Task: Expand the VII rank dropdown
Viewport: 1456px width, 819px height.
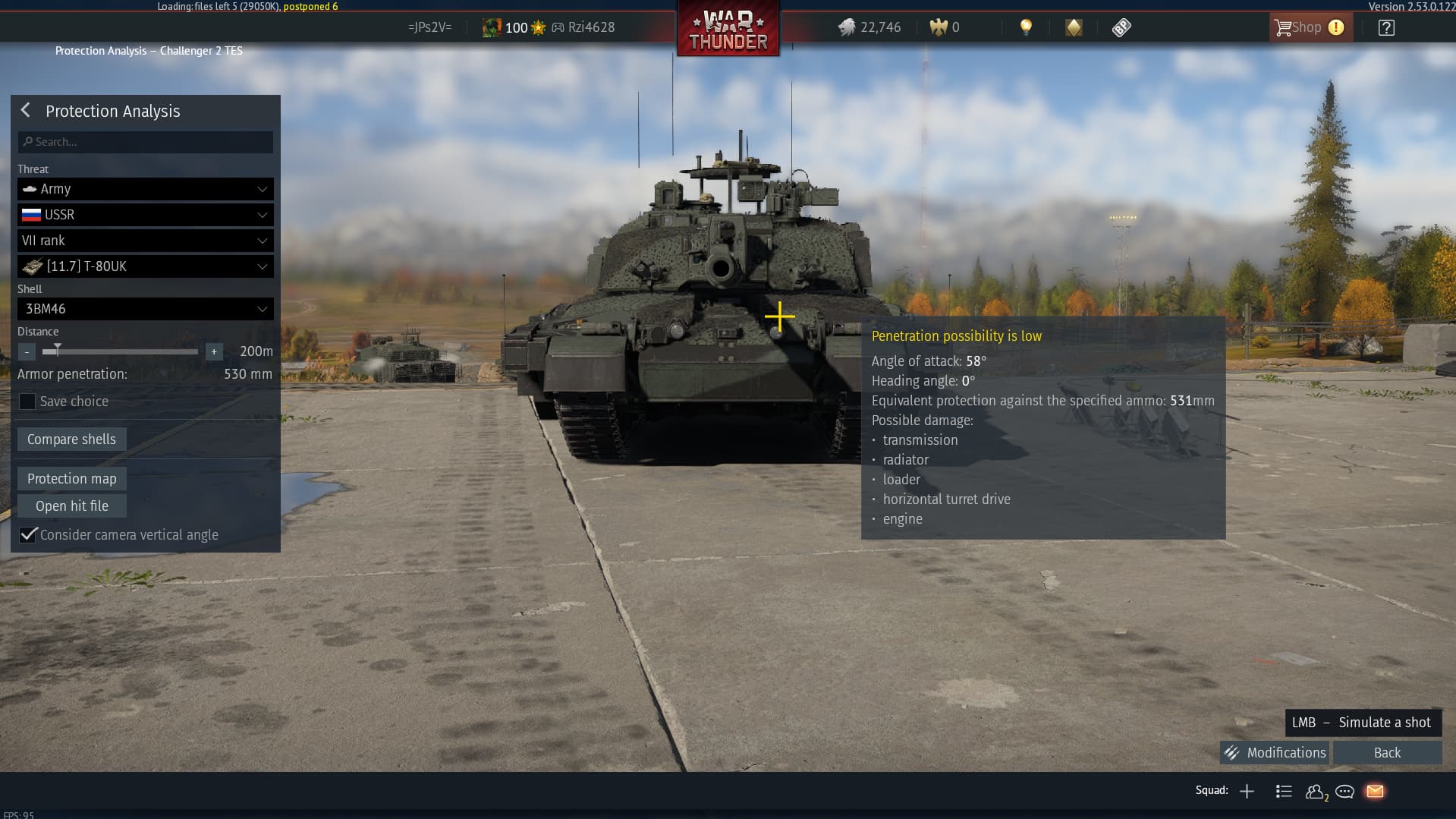Action: tap(146, 241)
